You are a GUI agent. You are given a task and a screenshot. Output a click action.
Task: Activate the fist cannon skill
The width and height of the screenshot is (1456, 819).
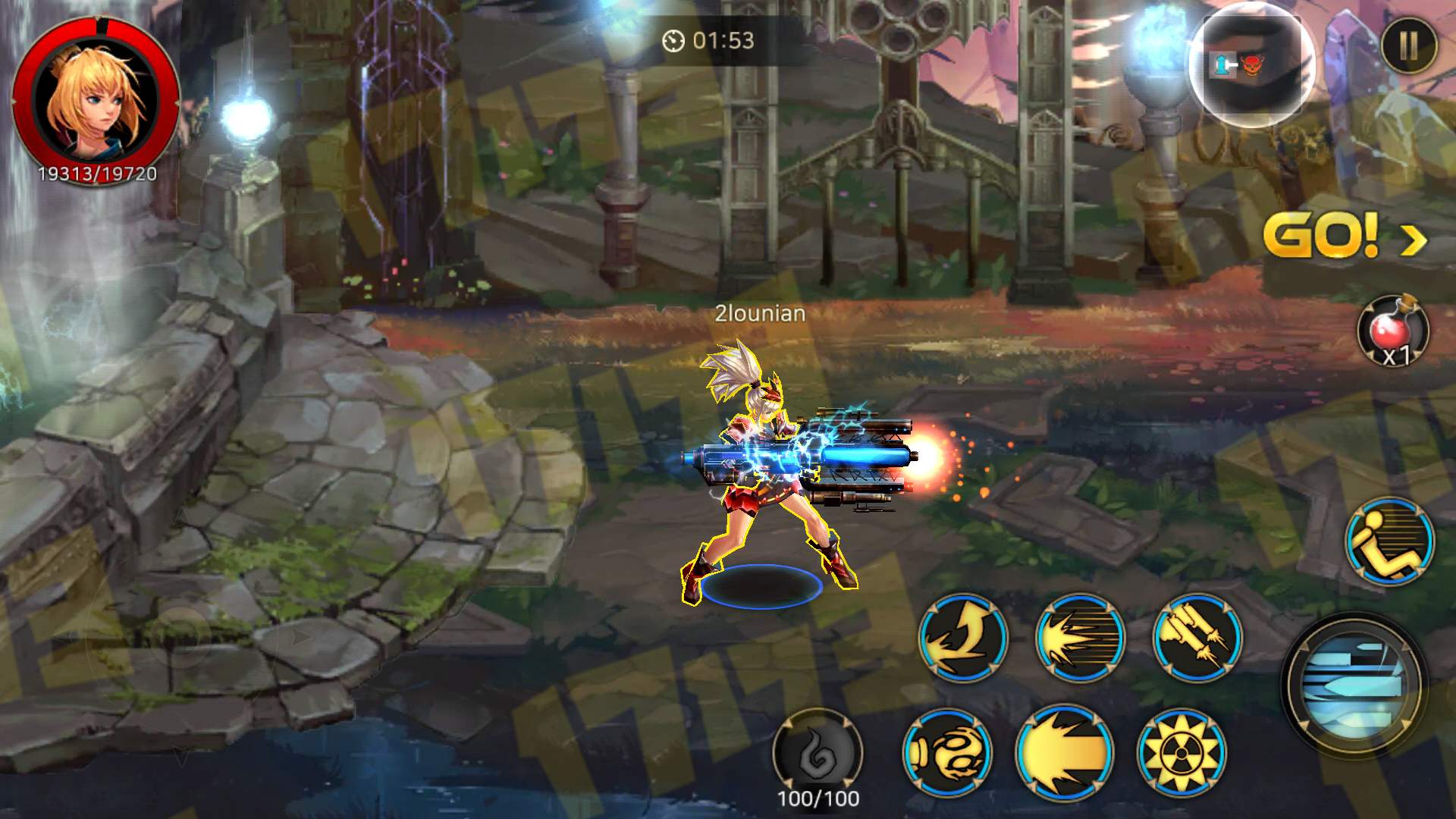pyautogui.click(x=947, y=752)
